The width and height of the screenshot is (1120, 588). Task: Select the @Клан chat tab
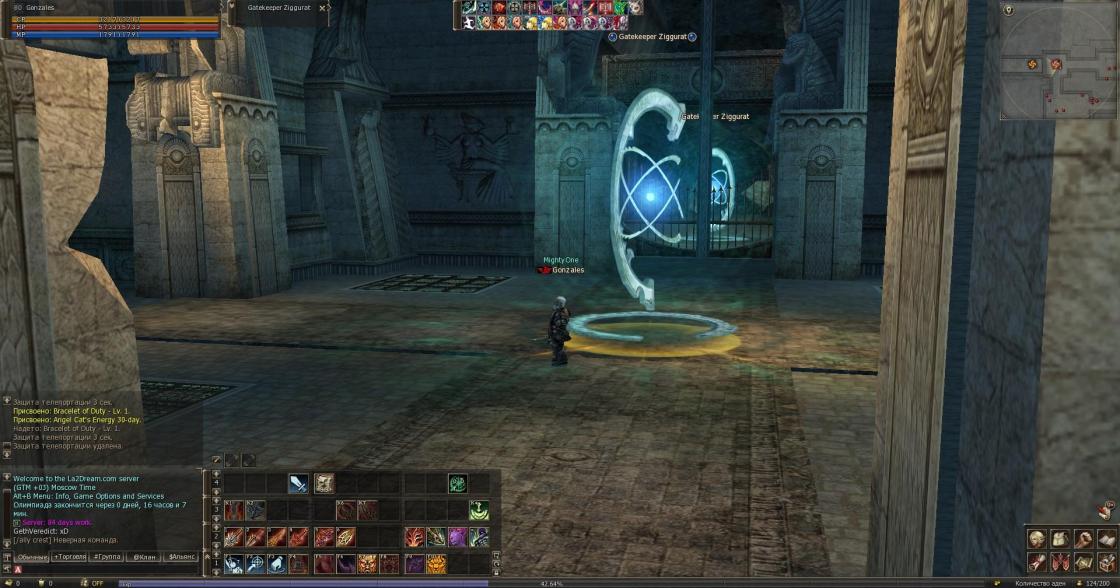[144, 556]
